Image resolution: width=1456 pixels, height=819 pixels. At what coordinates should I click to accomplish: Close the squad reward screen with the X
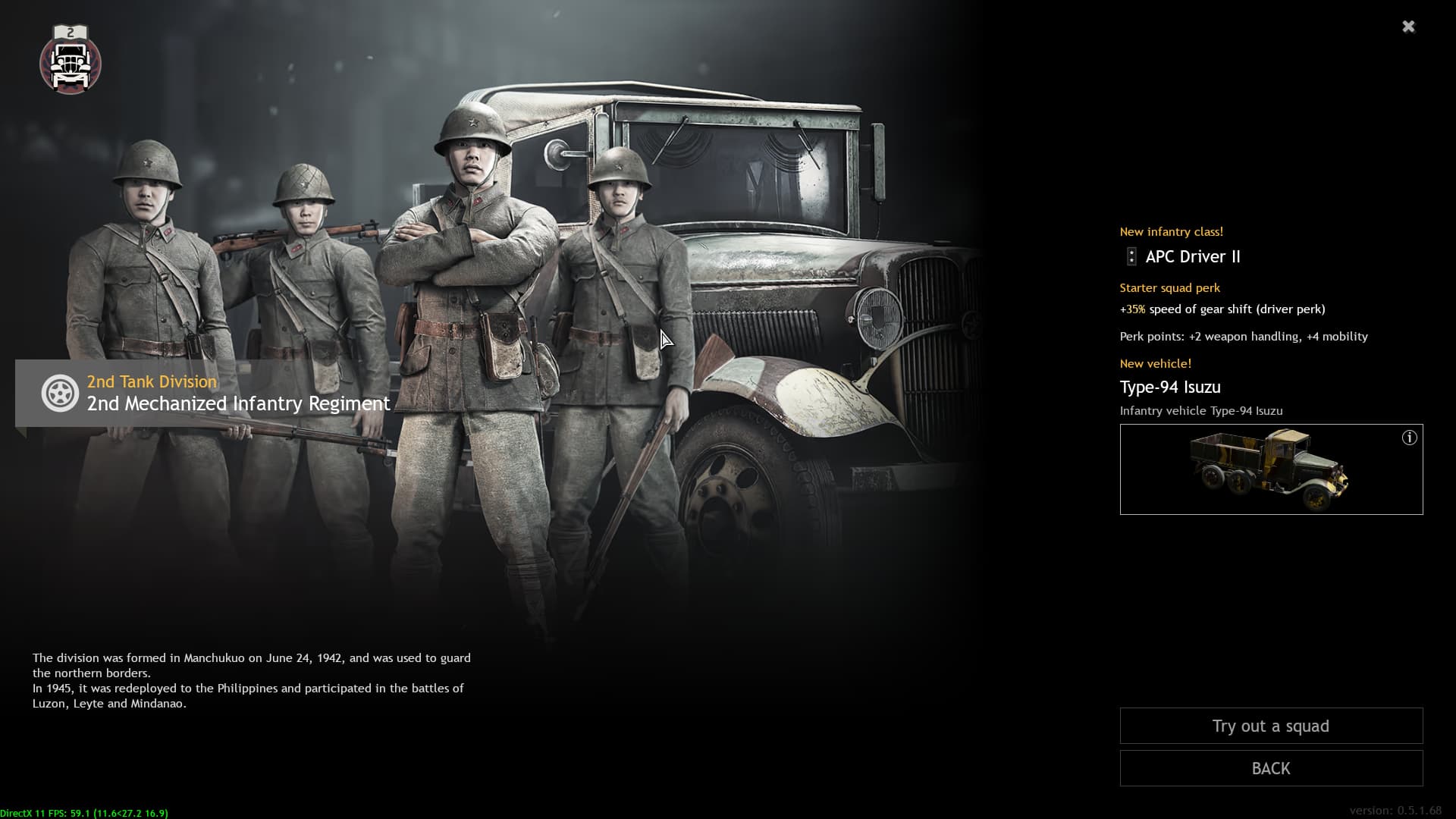[x=1409, y=26]
